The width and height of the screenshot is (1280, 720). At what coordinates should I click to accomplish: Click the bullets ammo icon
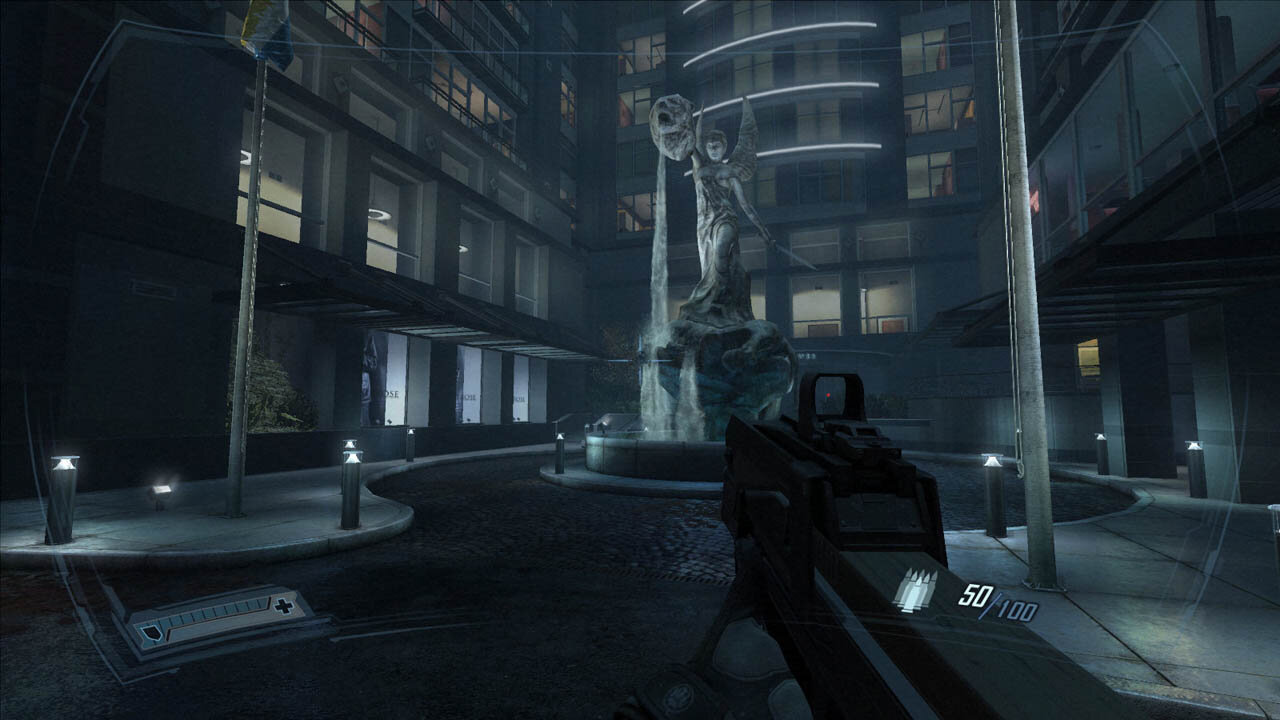[916, 590]
